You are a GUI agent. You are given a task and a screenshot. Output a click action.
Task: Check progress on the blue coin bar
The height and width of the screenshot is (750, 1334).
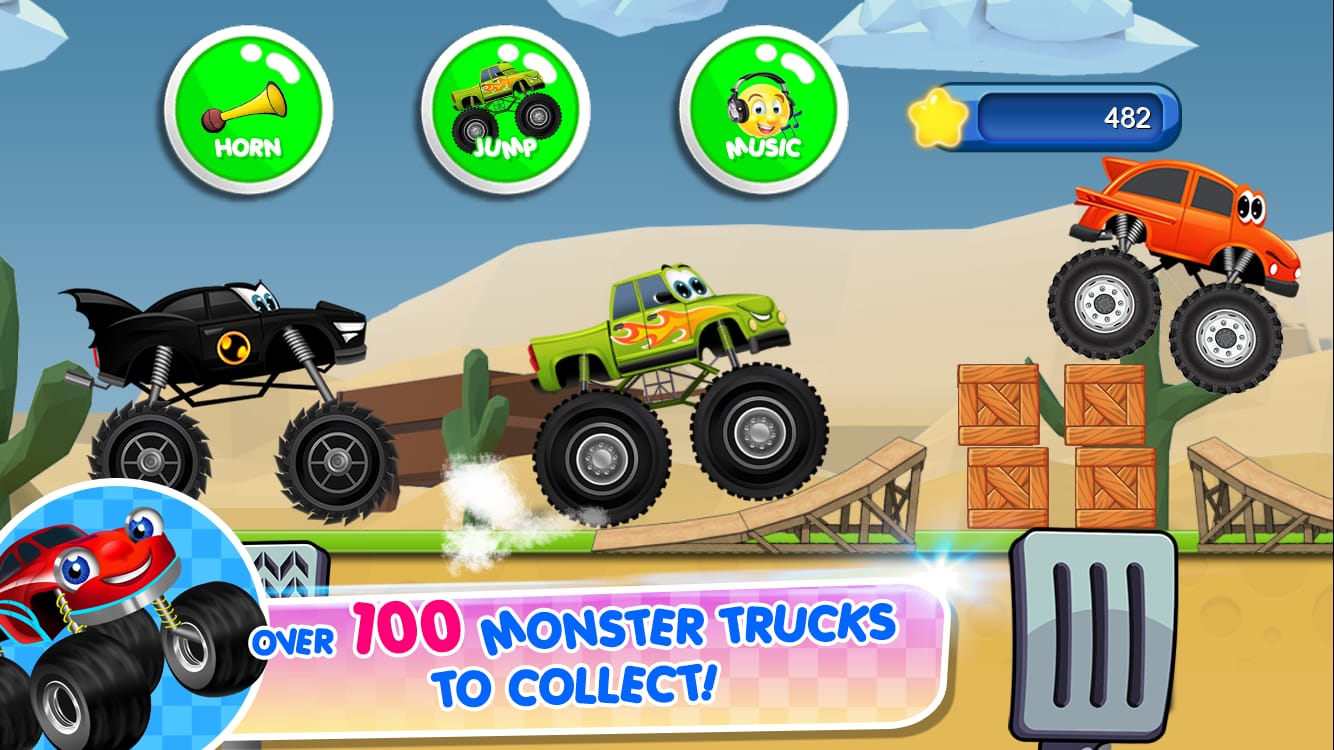1070,117
